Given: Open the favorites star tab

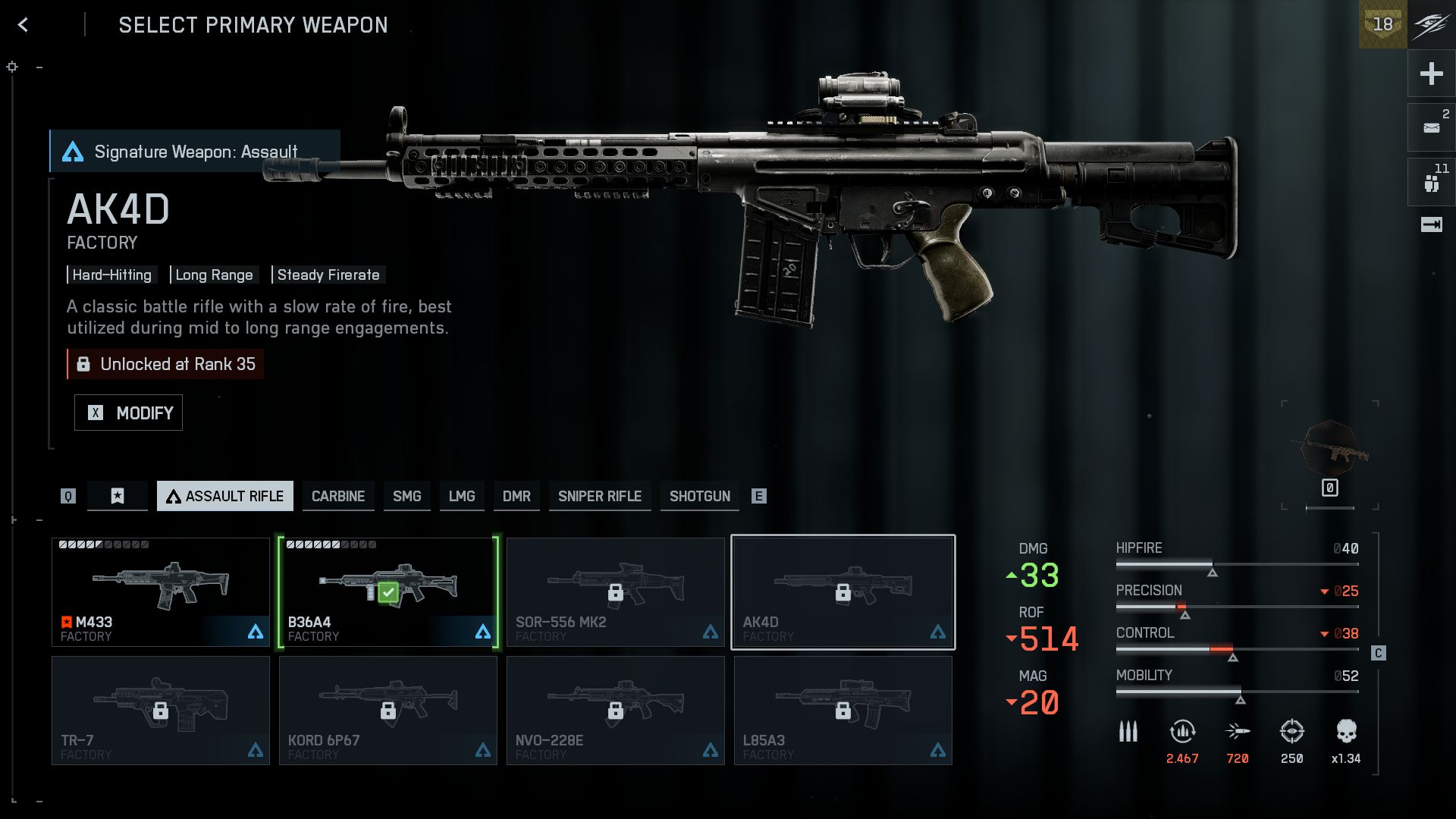Looking at the screenshot, I should [x=118, y=496].
